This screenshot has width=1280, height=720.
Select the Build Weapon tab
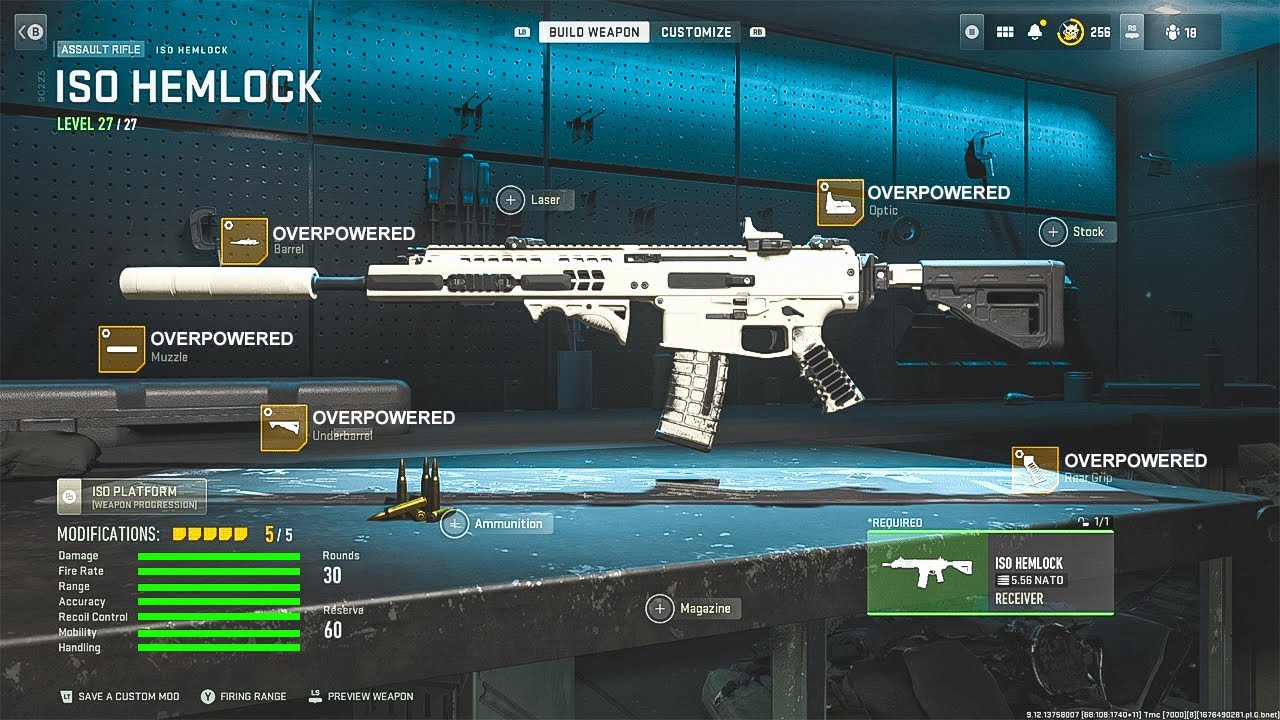(594, 32)
